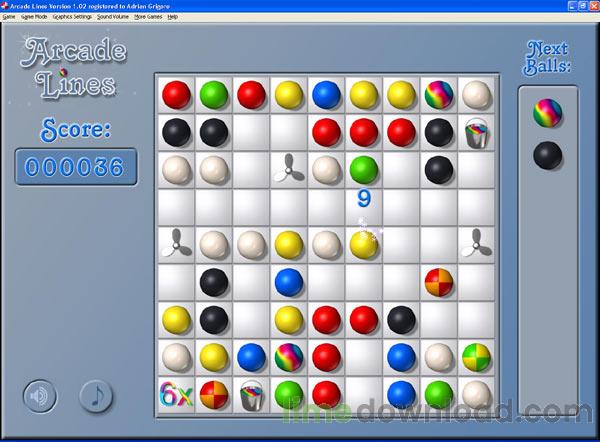Screen dimensions: 600x442
Task: Open the Game Mode menu
Action: pos(34,17)
